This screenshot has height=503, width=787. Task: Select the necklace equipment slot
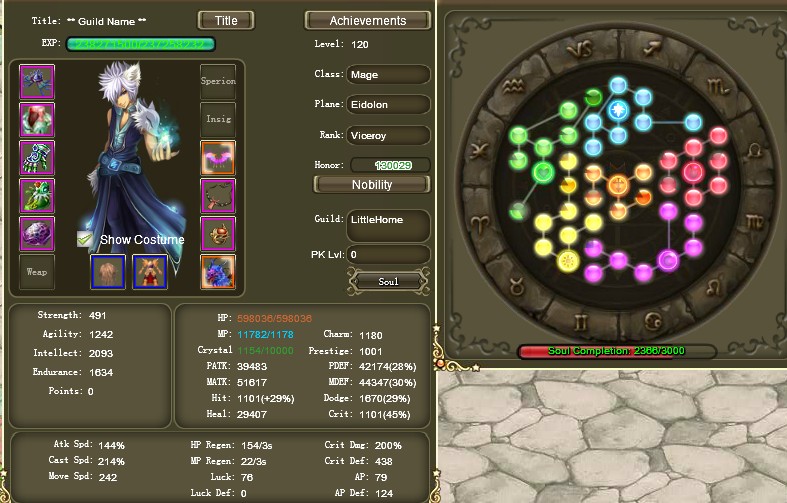click(x=218, y=196)
